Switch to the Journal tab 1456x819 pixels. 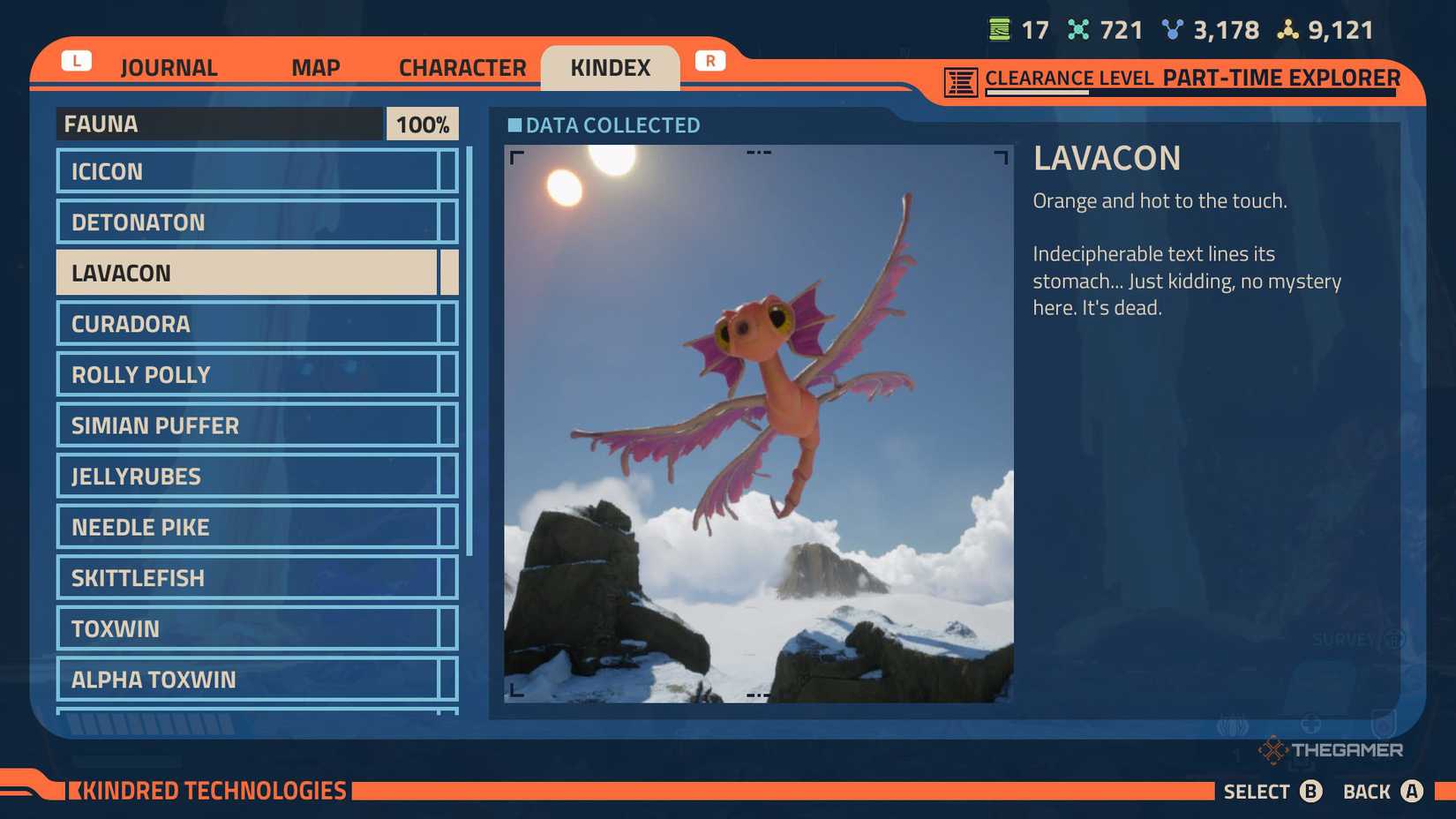coord(169,67)
